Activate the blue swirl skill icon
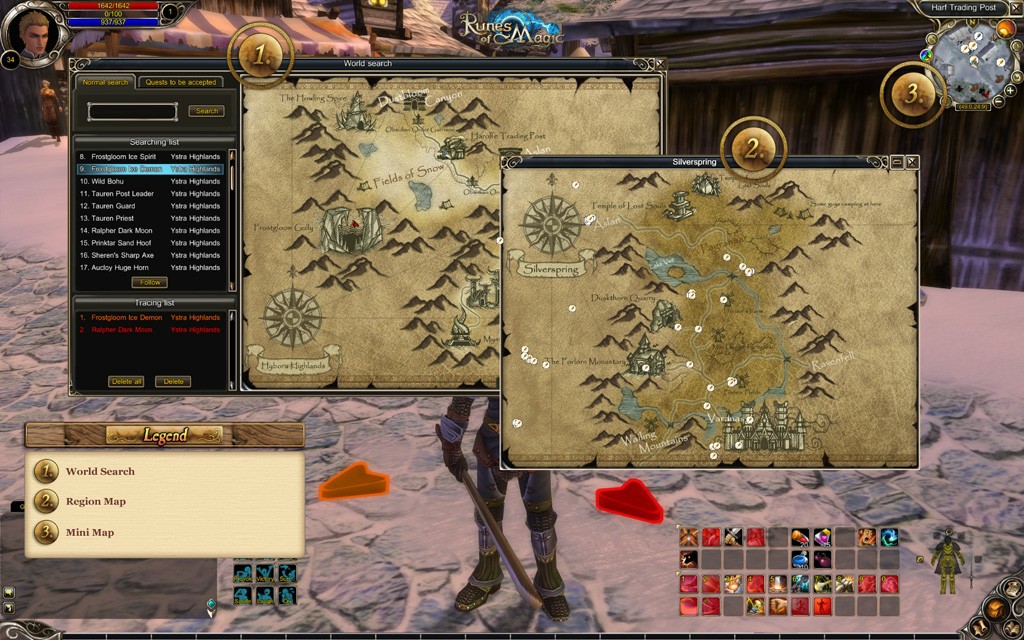This screenshot has width=1024, height=640. tap(889, 537)
